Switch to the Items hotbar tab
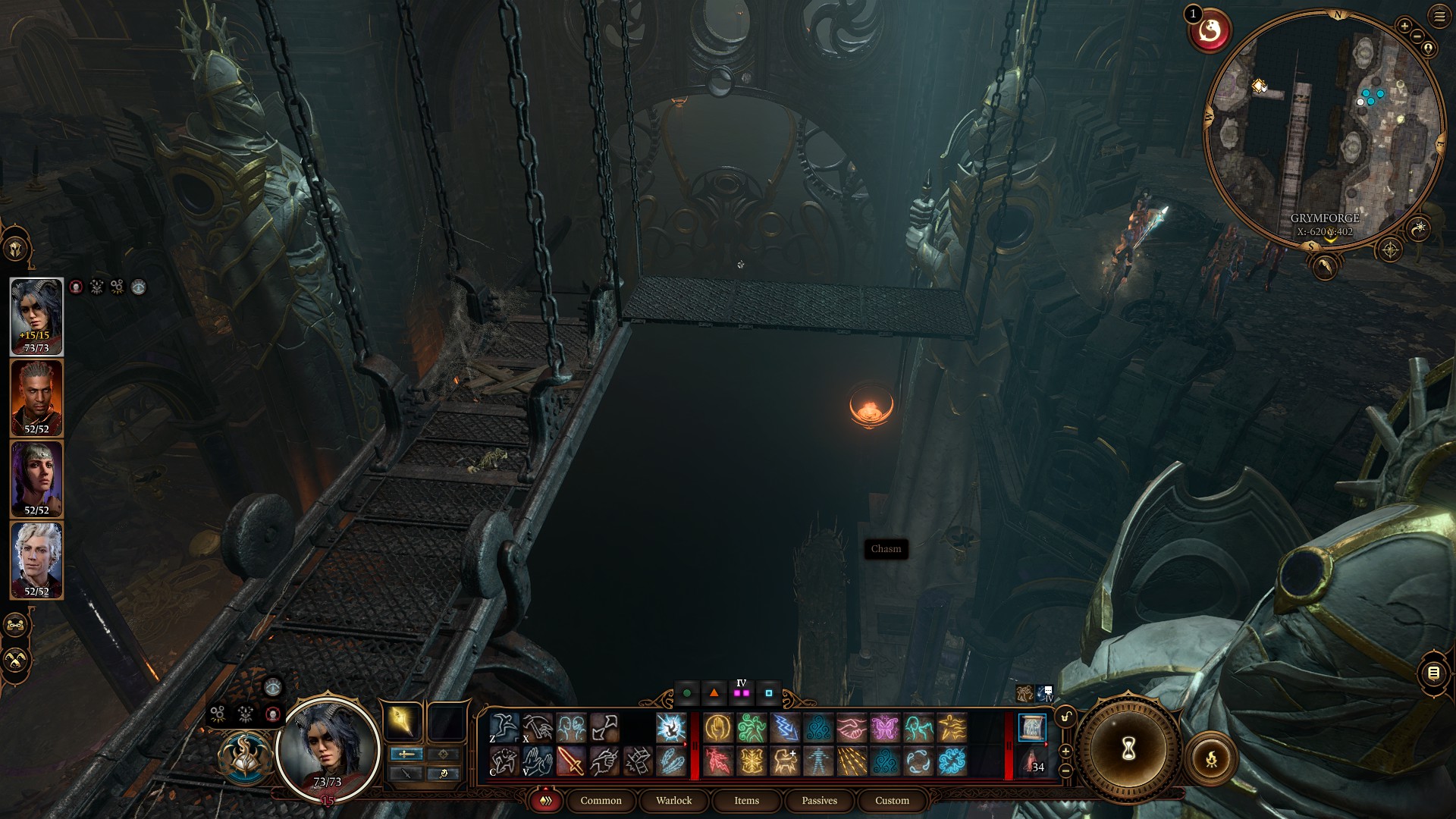This screenshot has height=819, width=1456. pyautogui.click(x=746, y=801)
